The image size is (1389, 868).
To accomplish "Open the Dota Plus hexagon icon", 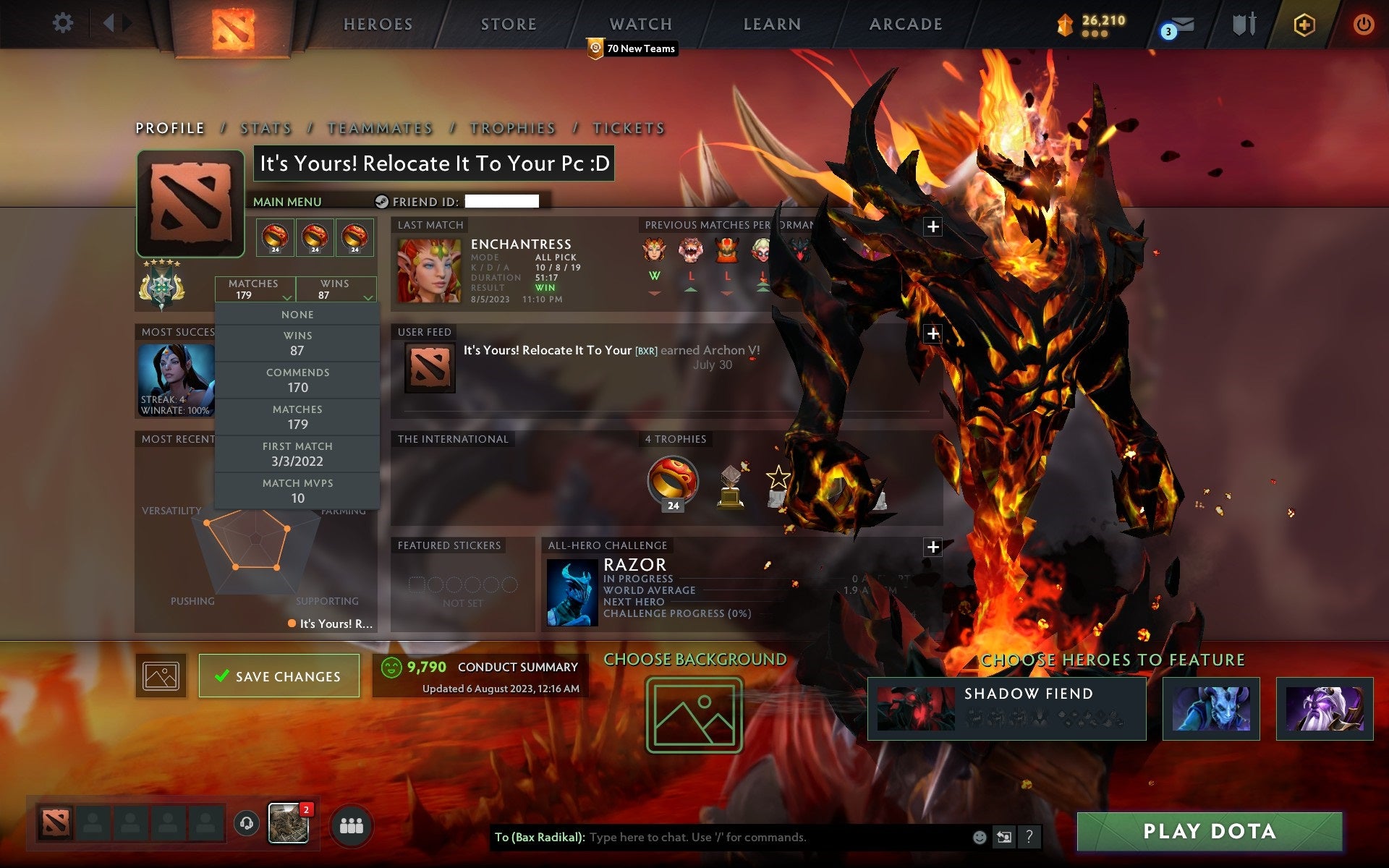I will 1302,24.
